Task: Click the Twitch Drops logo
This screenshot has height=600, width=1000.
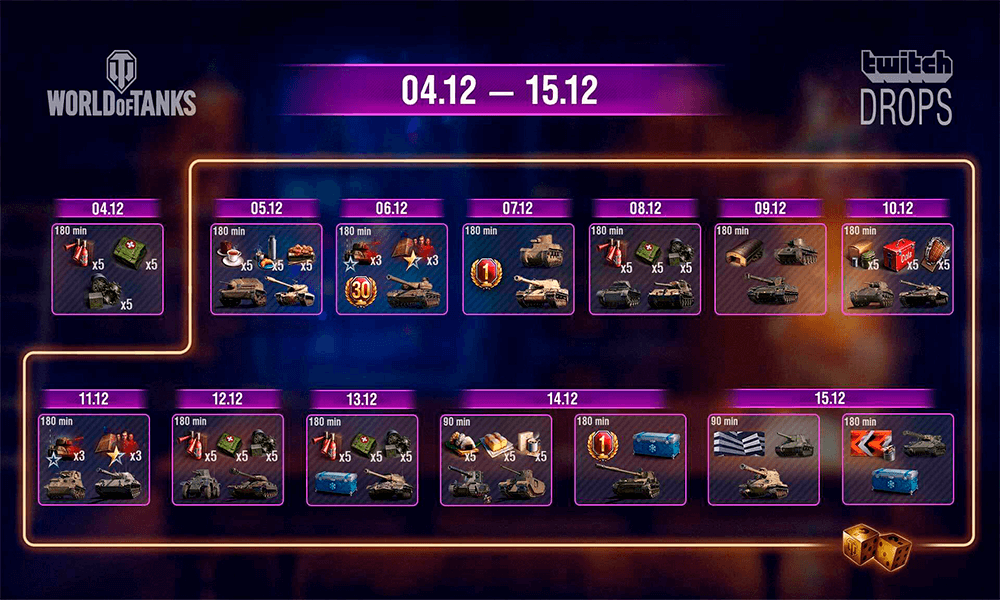Action: tap(906, 88)
